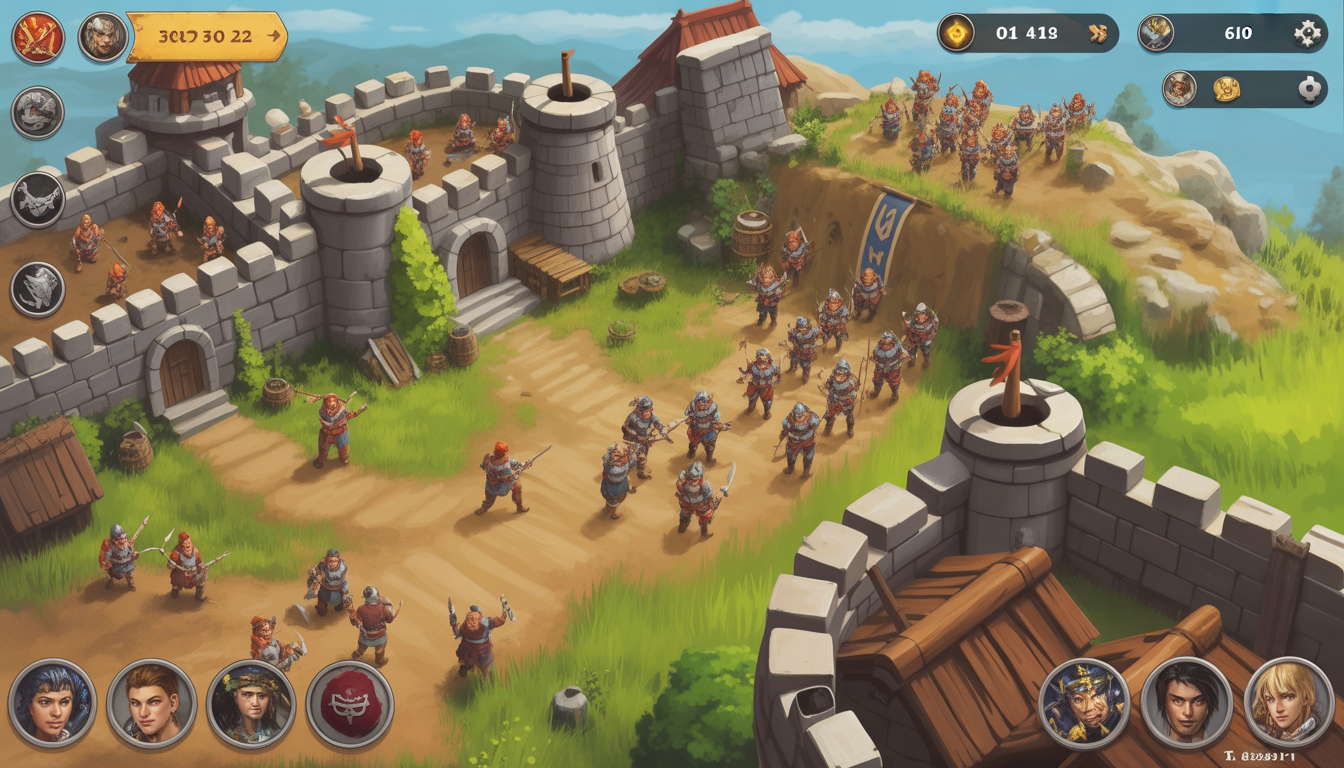Screen dimensions: 1344x768
Task: Select the white-haired warrior portrait at top
Action: point(103,38)
